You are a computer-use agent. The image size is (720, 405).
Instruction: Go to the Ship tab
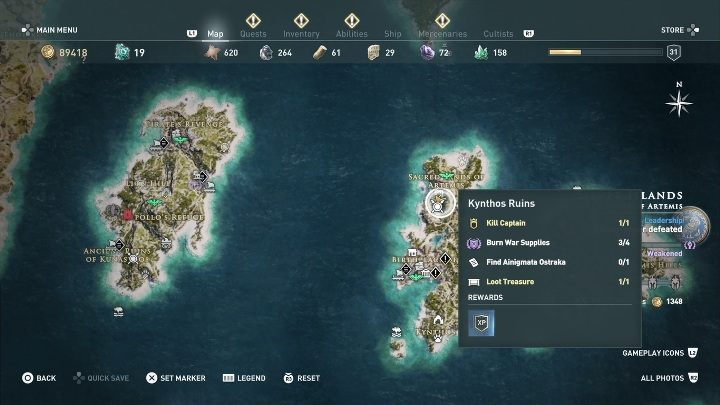point(393,33)
